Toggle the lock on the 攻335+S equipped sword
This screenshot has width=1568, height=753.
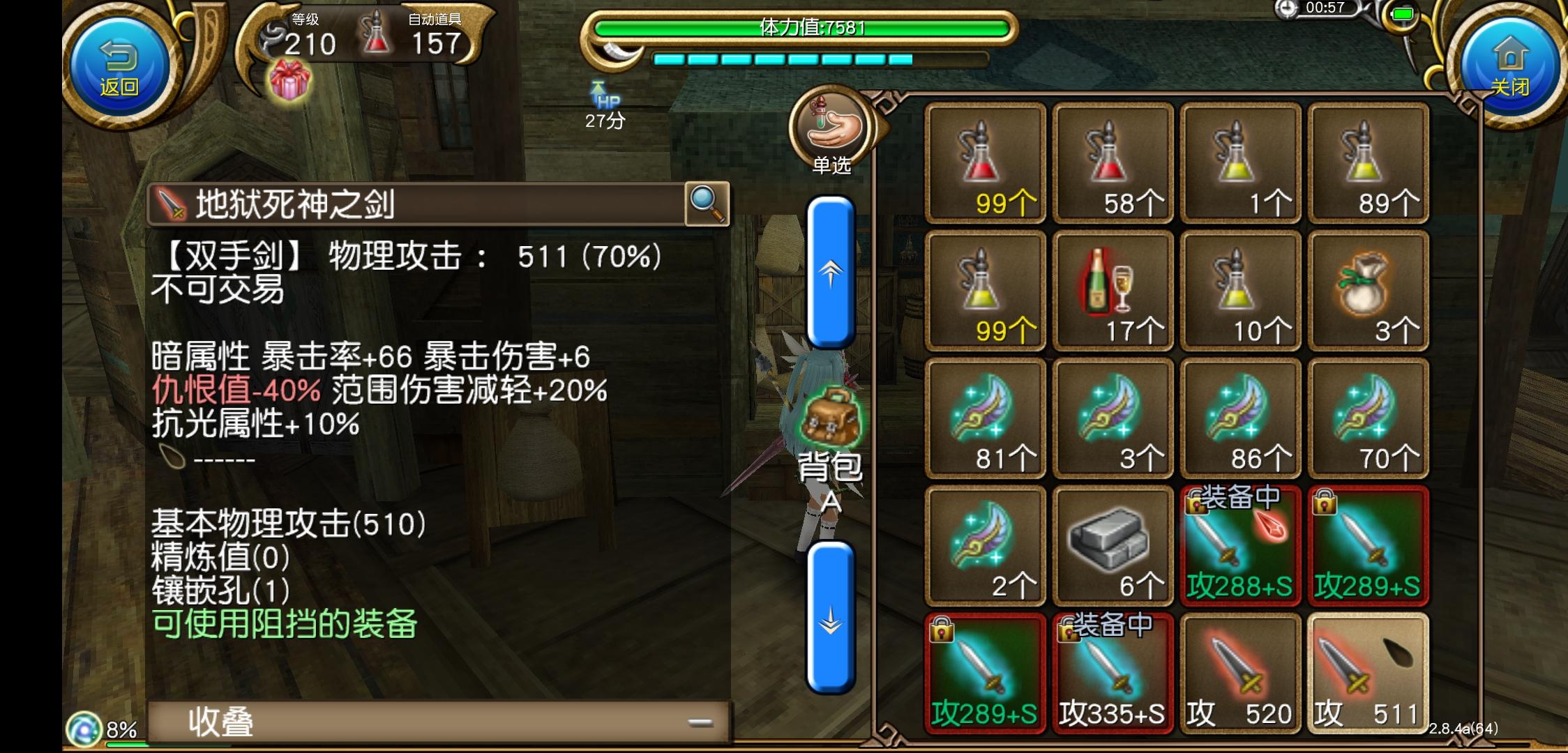1071,633
